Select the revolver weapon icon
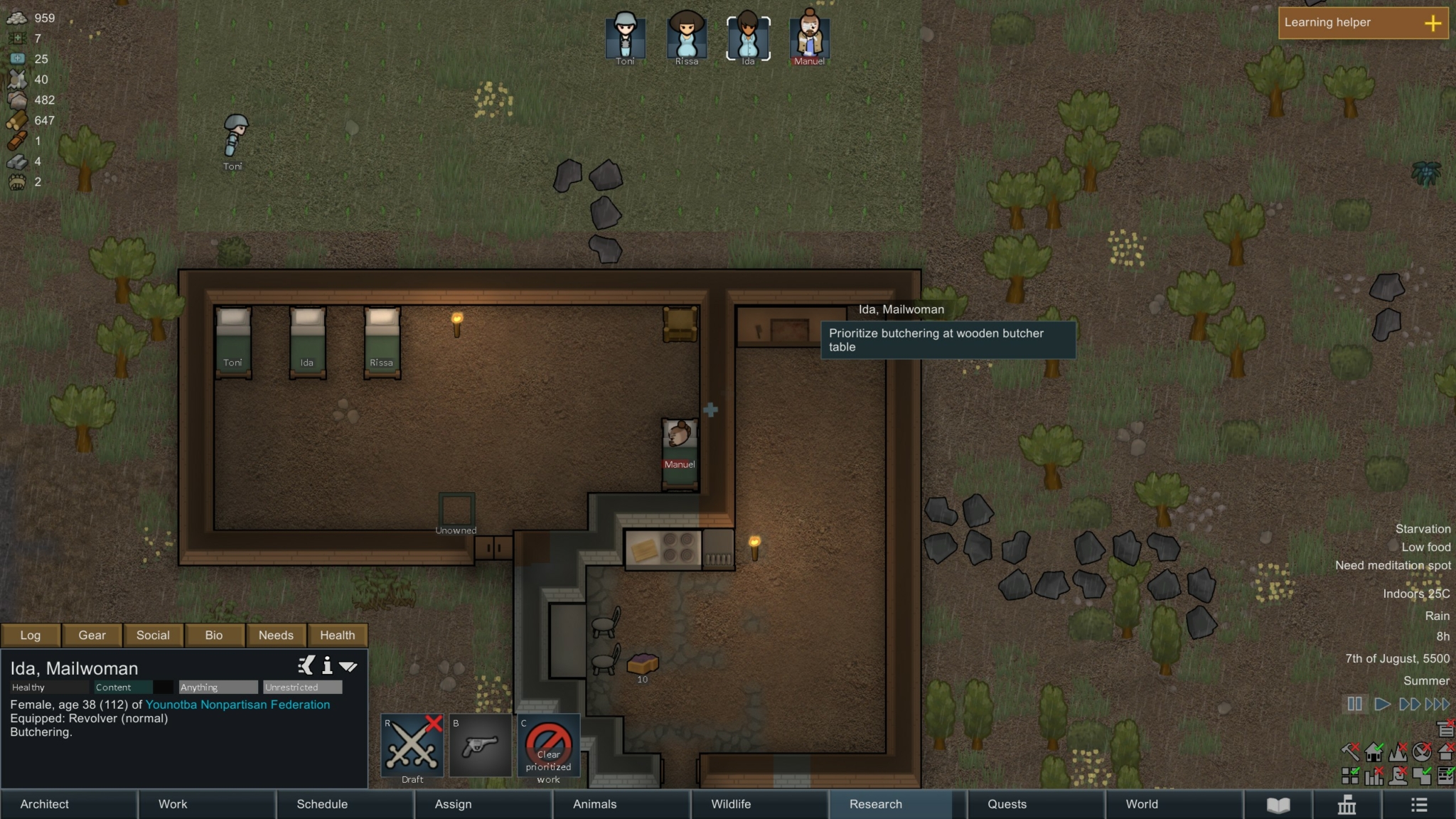The height and width of the screenshot is (819, 1456). 480,746
